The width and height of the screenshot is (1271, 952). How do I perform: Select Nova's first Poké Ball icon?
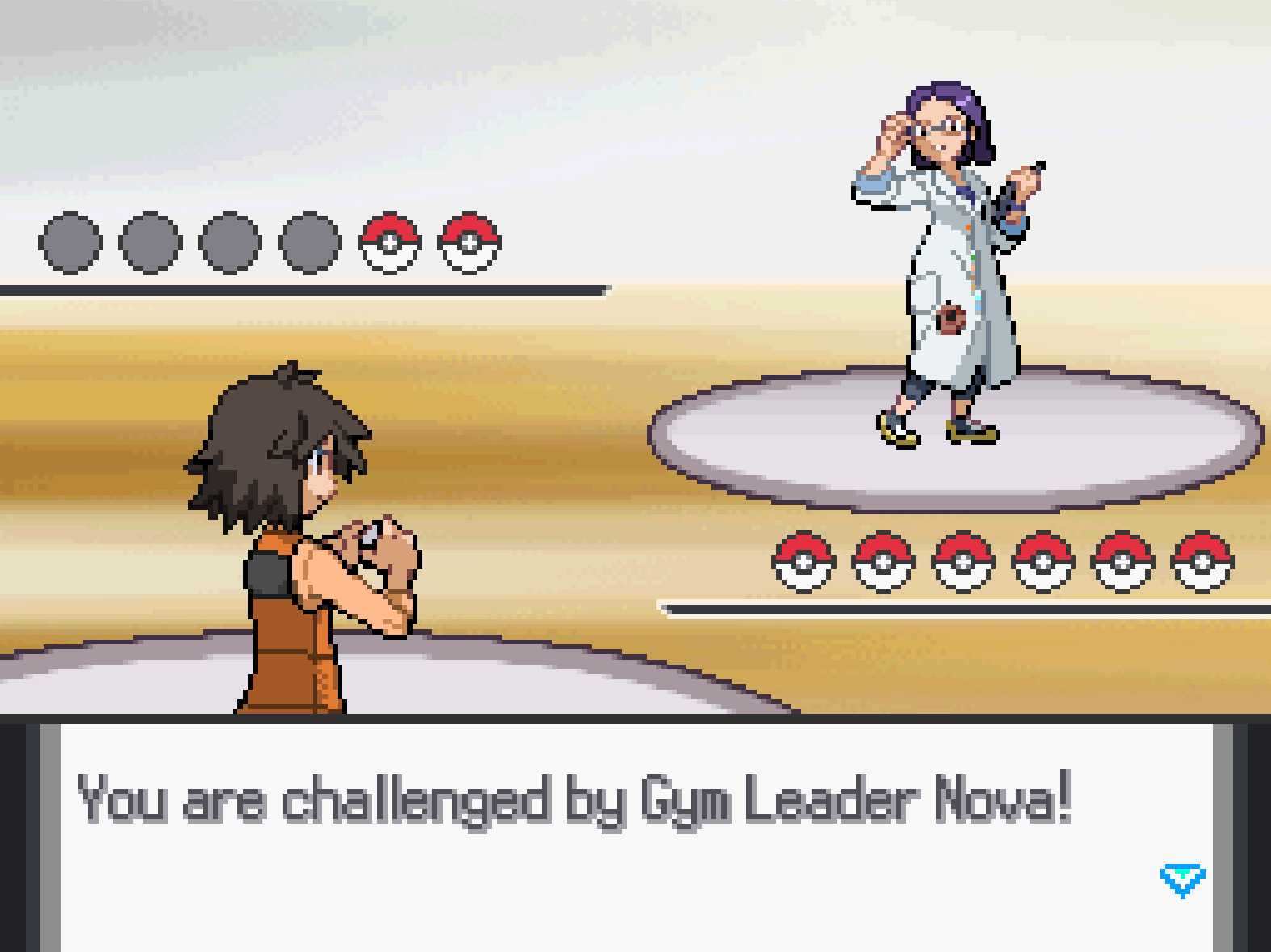point(799,563)
